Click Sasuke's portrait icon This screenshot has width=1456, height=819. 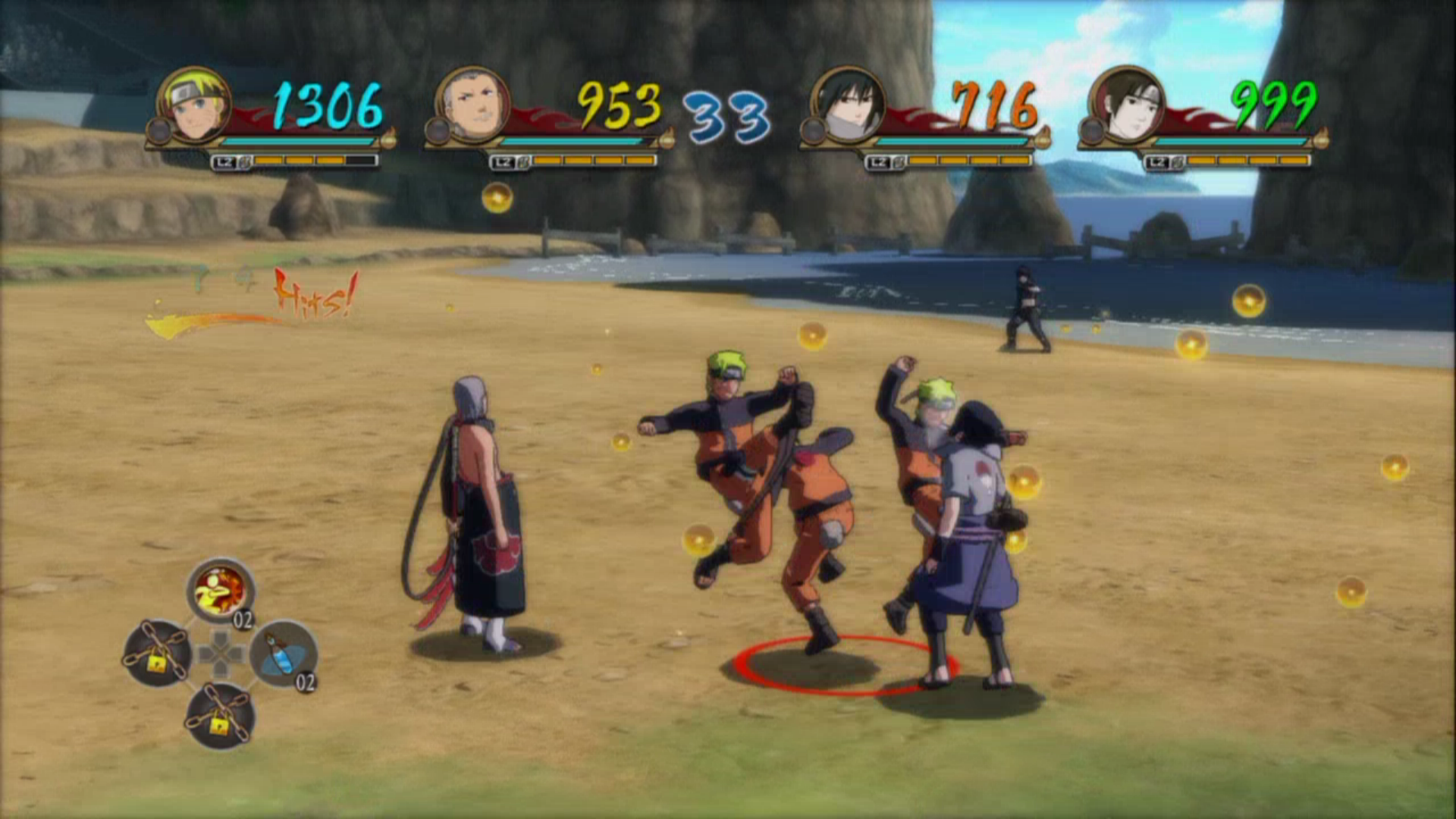click(848, 105)
